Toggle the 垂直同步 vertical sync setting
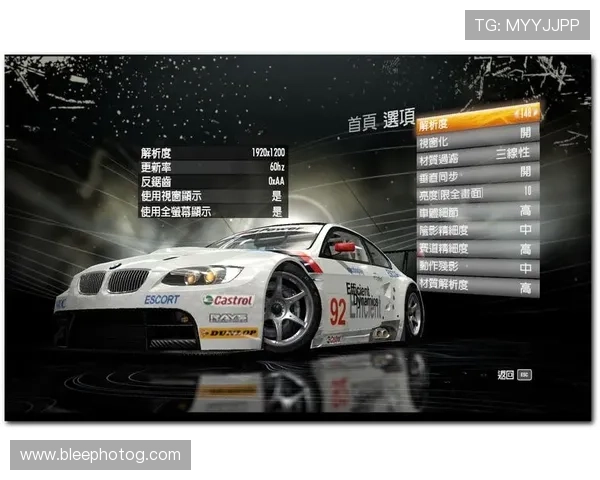600x480 pixels. pos(478,173)
